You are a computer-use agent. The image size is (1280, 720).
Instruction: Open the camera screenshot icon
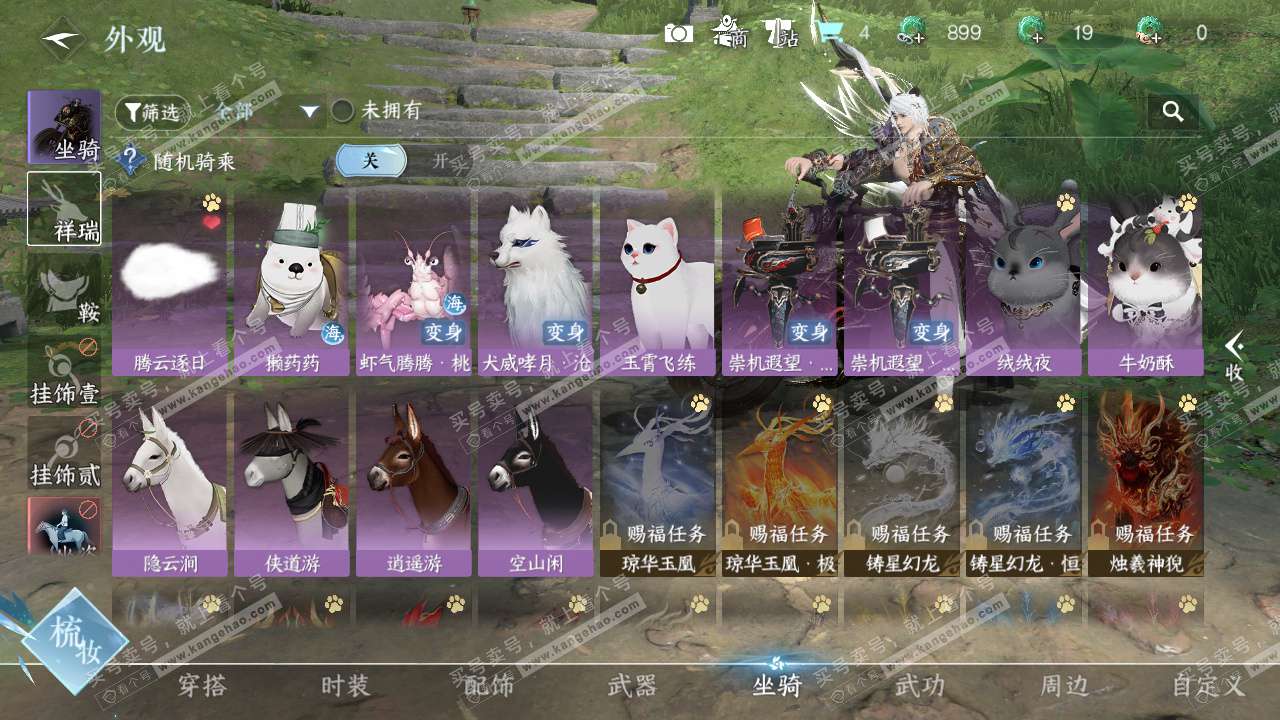(x=678, y=33)
